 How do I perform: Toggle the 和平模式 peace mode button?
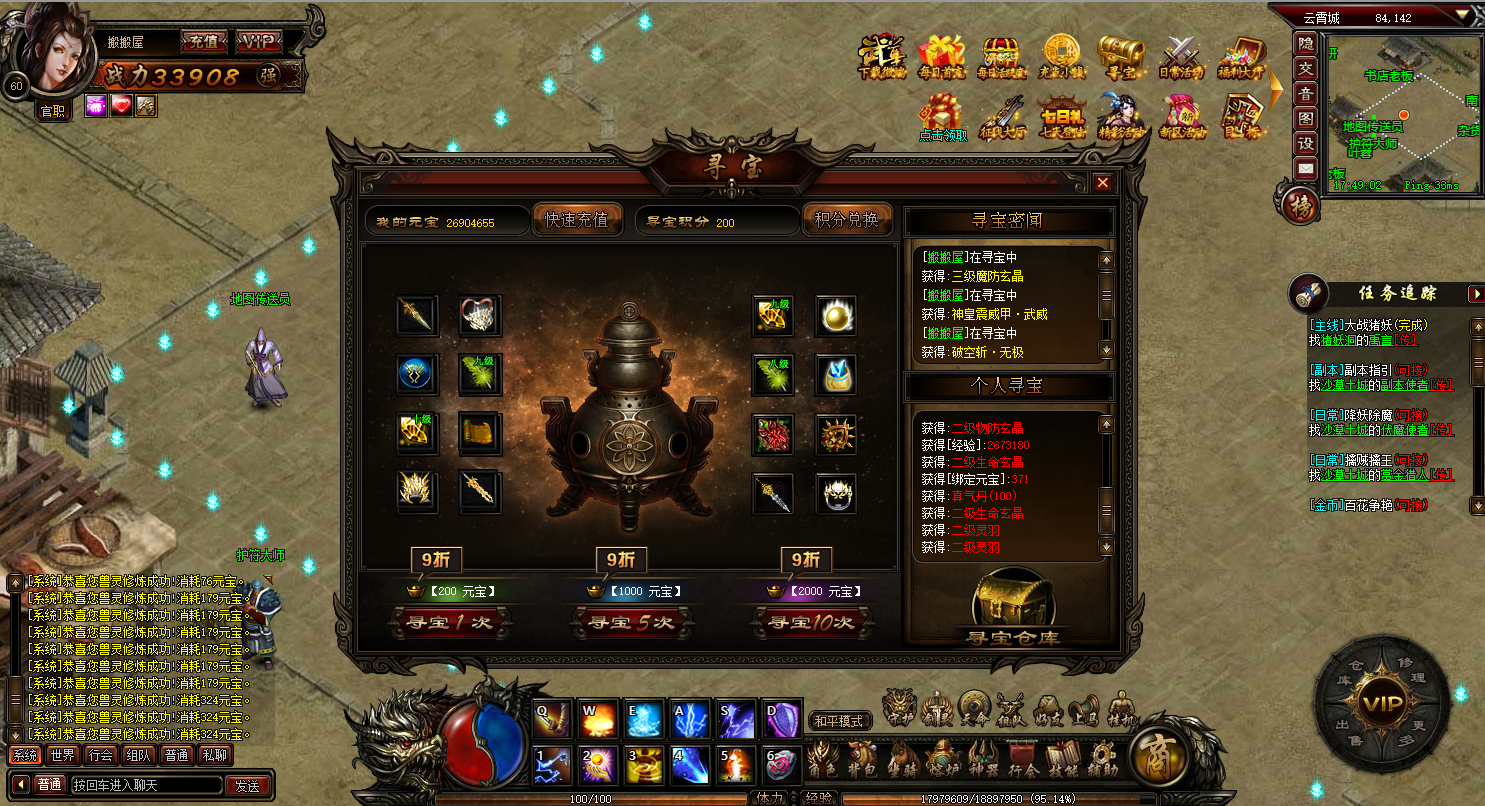point(838,721)
